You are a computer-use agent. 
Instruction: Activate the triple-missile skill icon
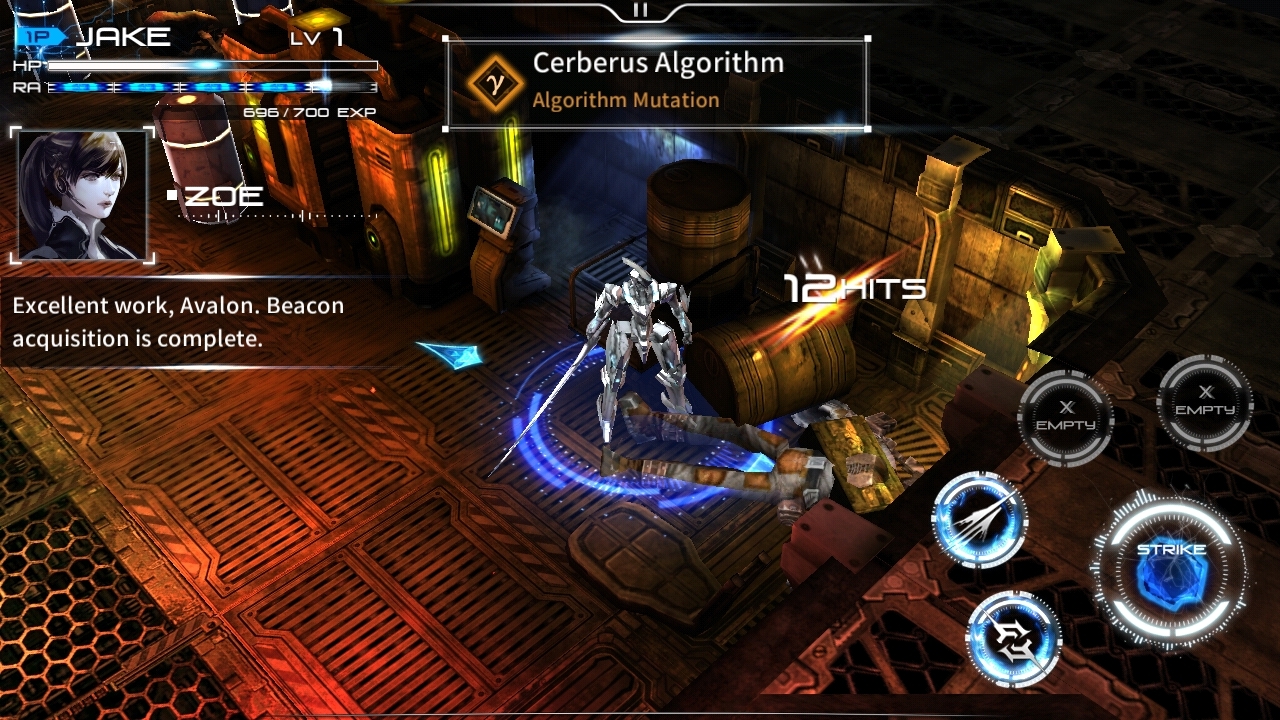click(x=979, y=519)
